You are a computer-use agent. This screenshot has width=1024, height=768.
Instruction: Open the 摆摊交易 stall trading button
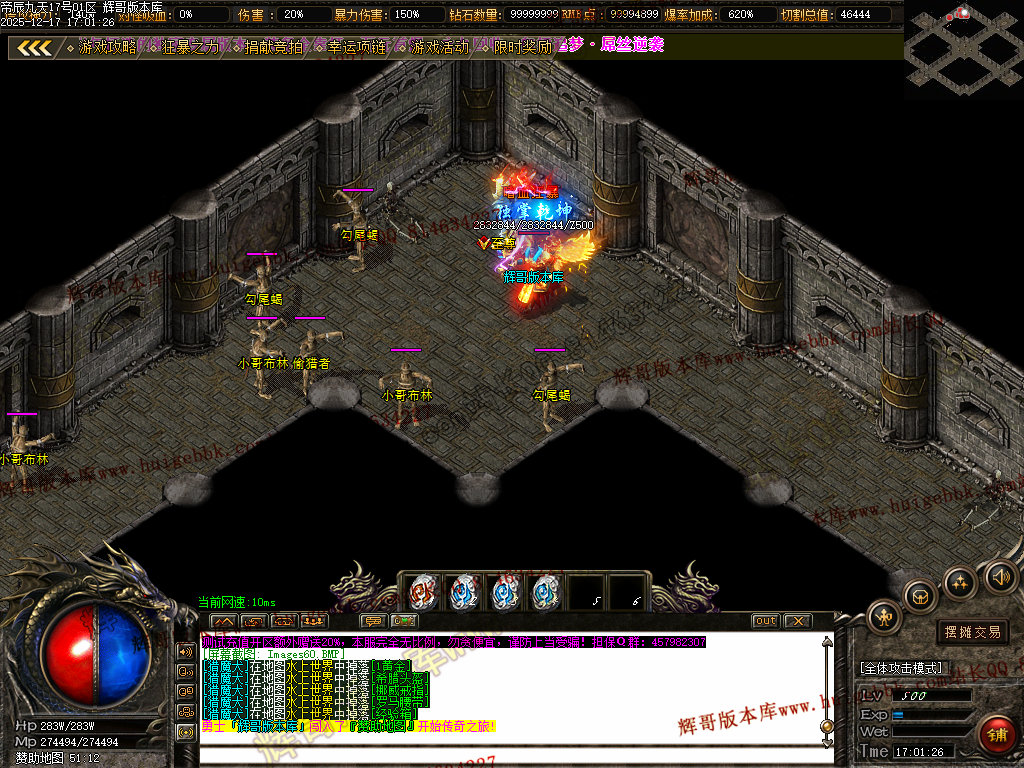click(x=972, y=632)
